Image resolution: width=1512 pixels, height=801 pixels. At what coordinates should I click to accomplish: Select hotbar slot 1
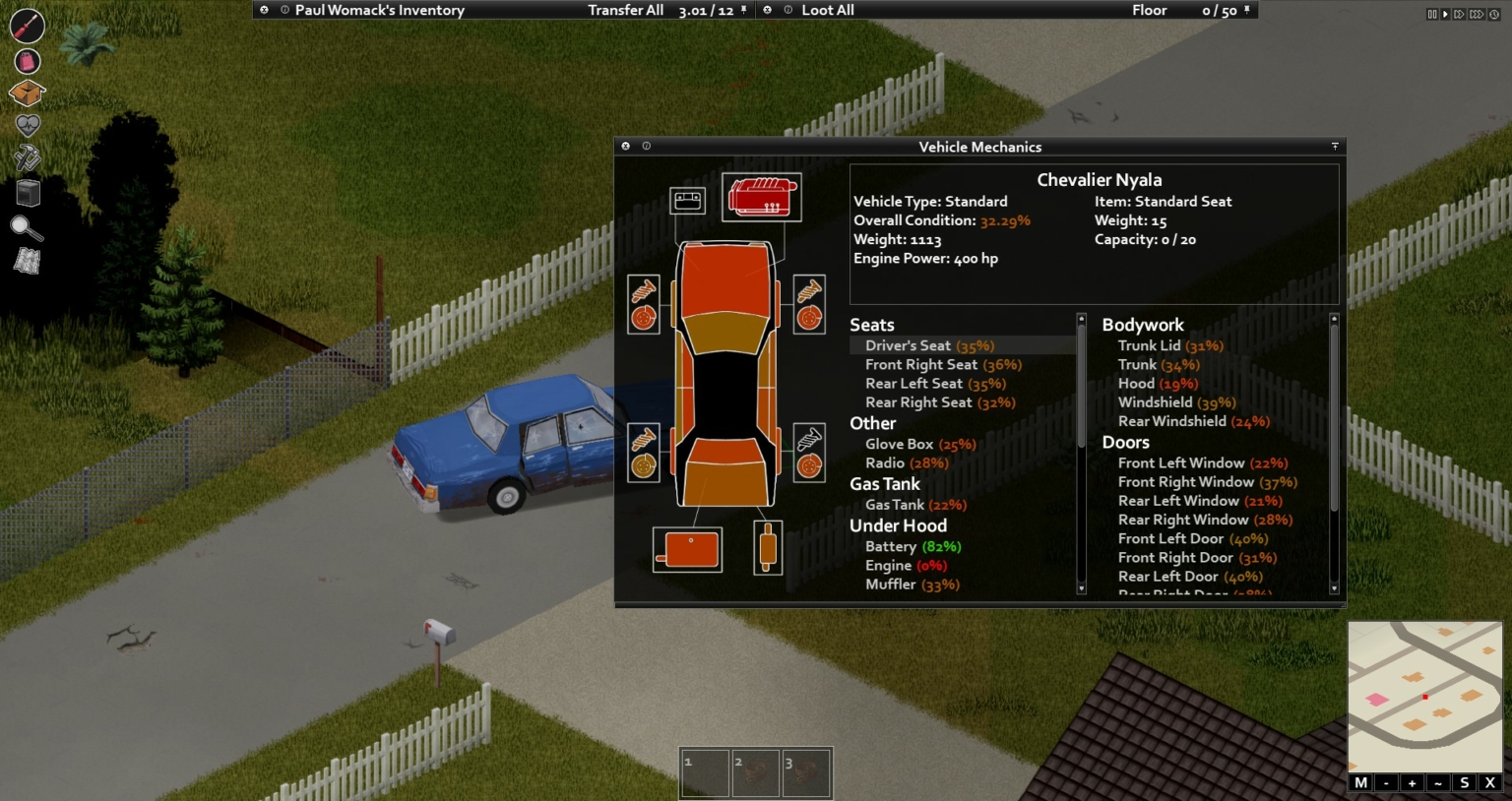(704, 772)
